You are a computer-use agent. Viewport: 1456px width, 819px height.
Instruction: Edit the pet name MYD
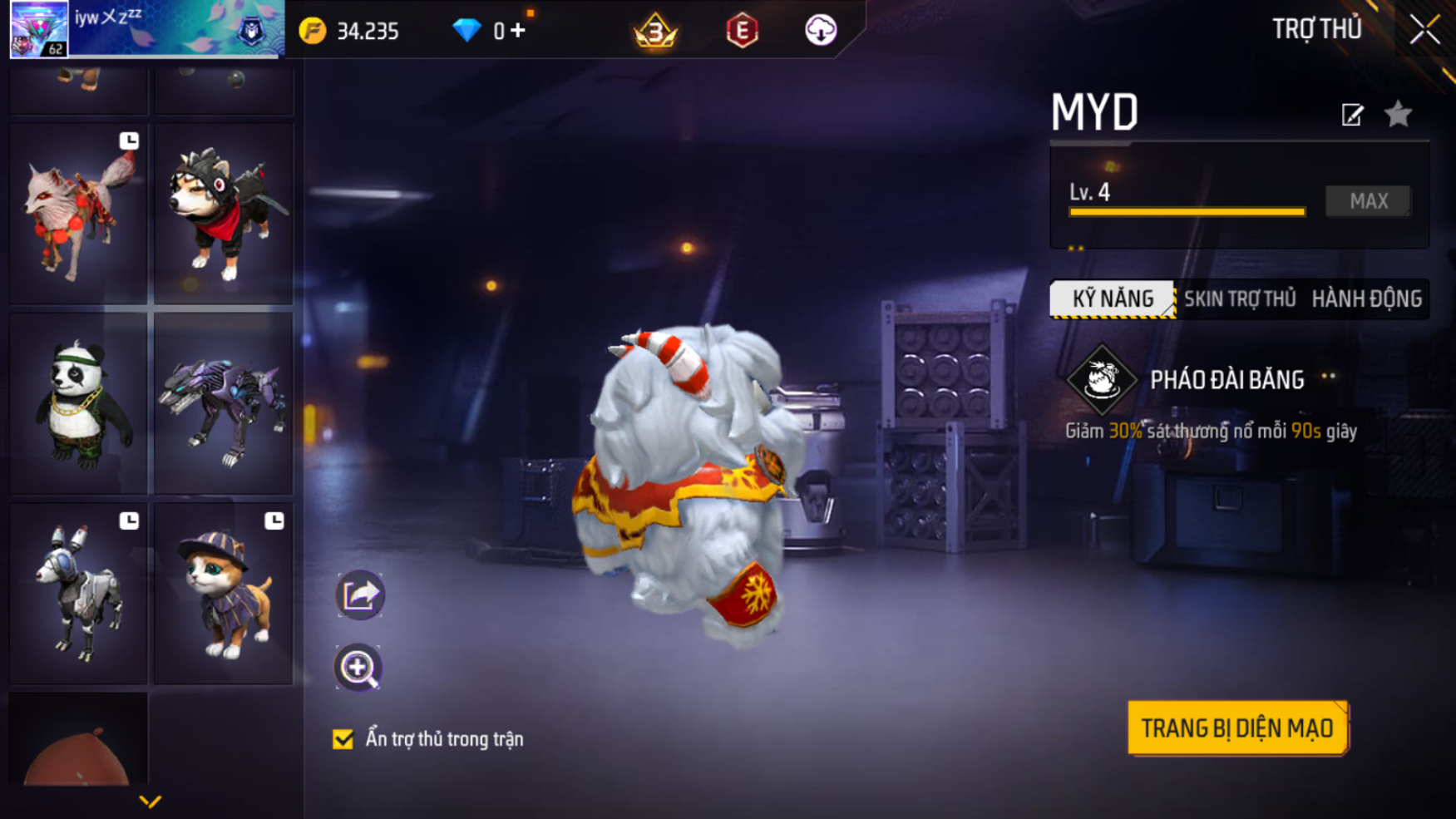click(x=1352, y=115)
